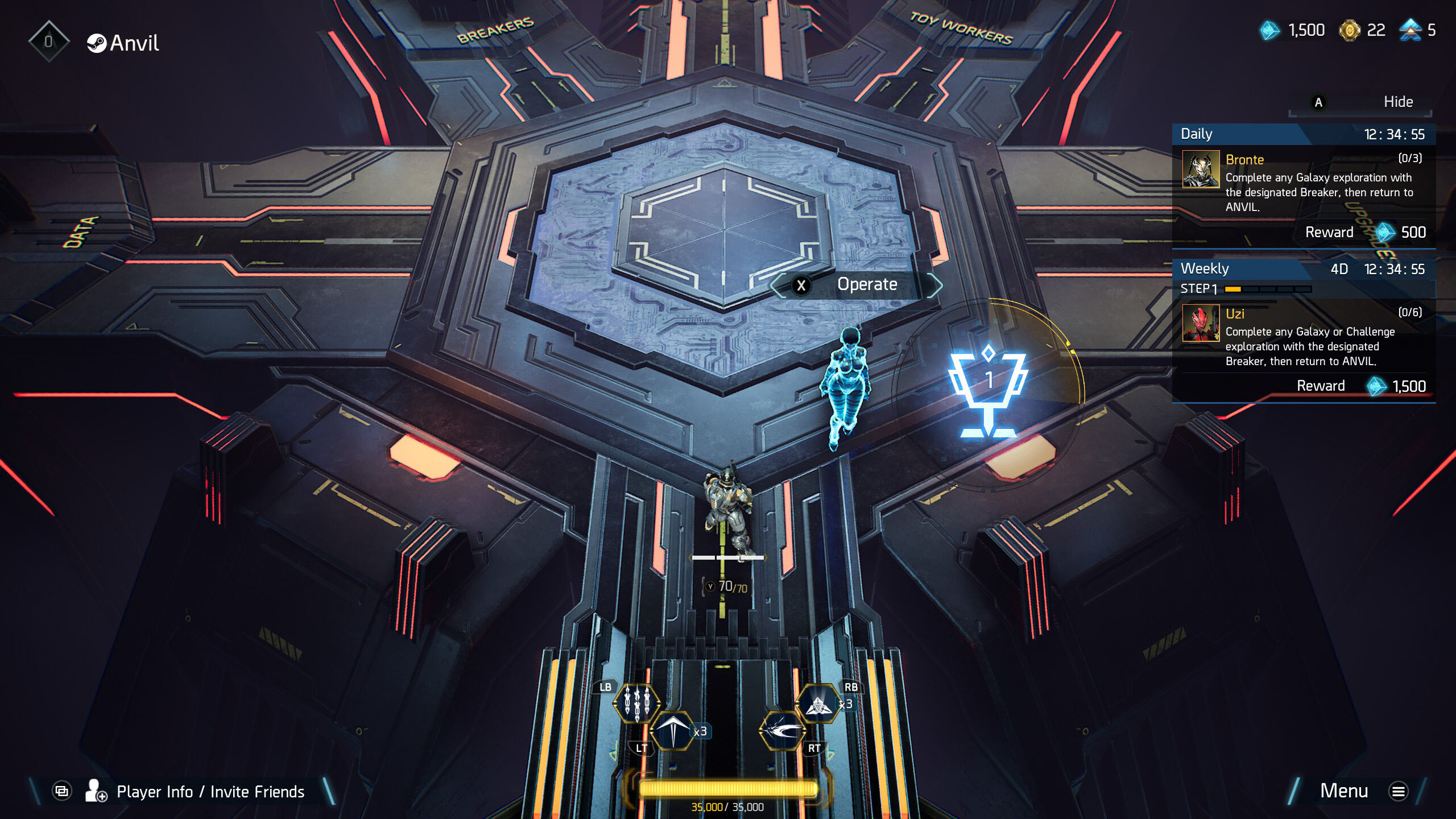1456x819 pixels.
Task: Open Player Info / Invite Friends
Action: 210,791
